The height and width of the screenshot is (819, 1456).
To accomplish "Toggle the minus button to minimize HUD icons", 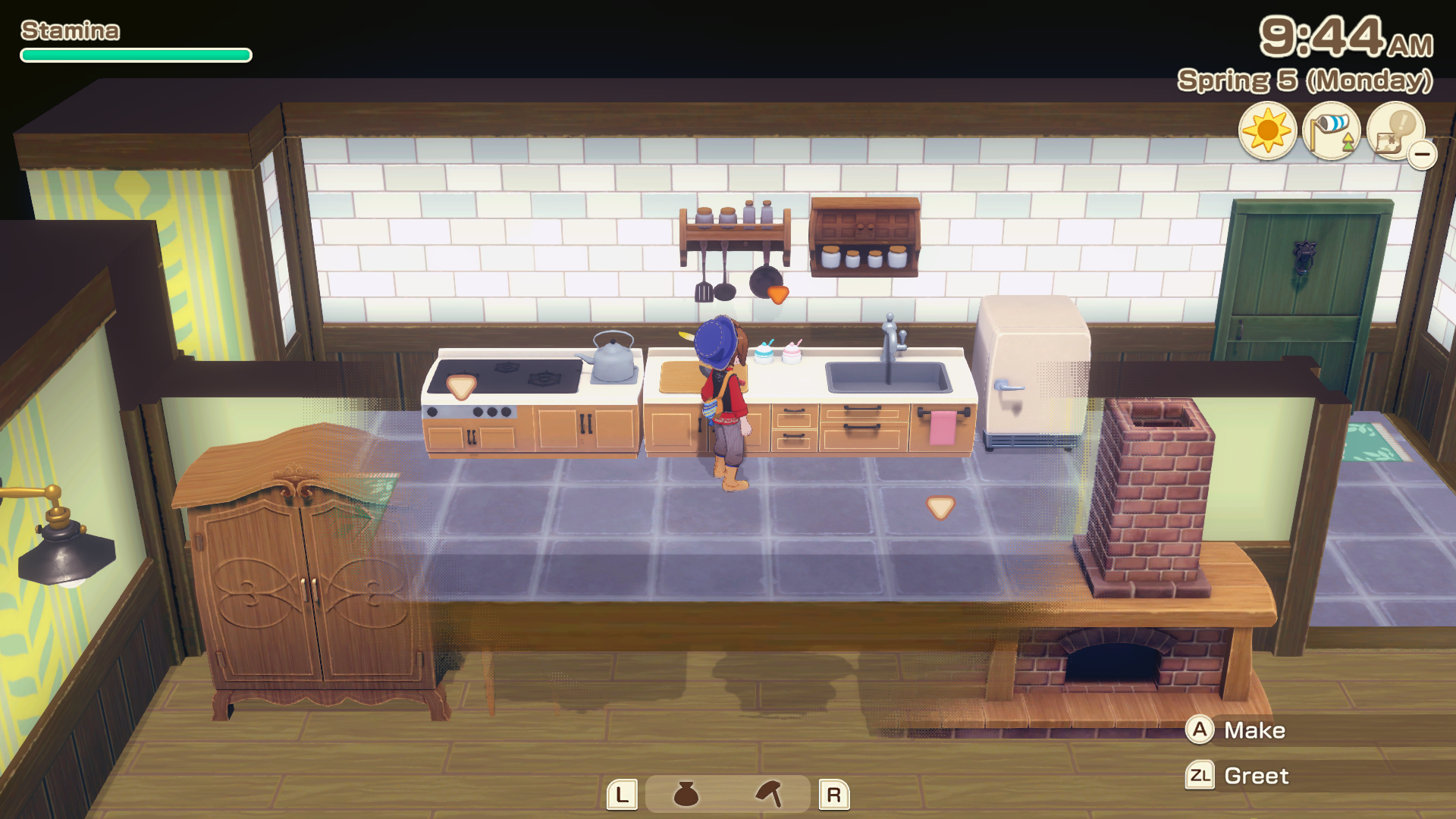I will tap(1424, 153).
